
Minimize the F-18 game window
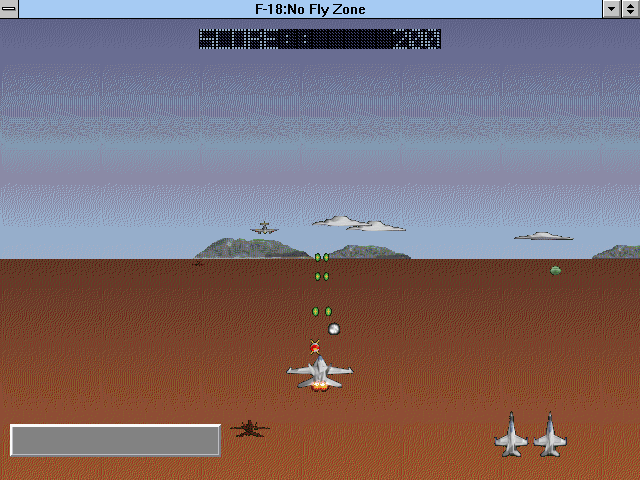pos(612,9)
